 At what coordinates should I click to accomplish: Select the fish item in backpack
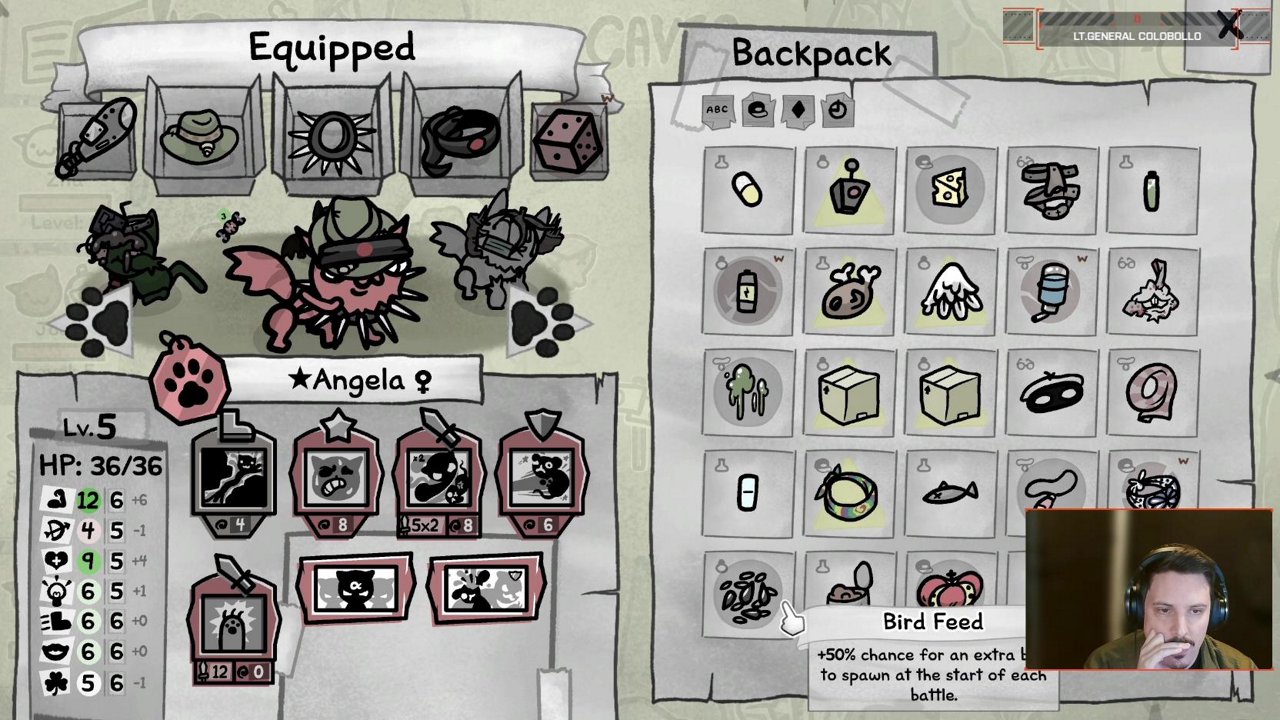(x=950, y=492)
